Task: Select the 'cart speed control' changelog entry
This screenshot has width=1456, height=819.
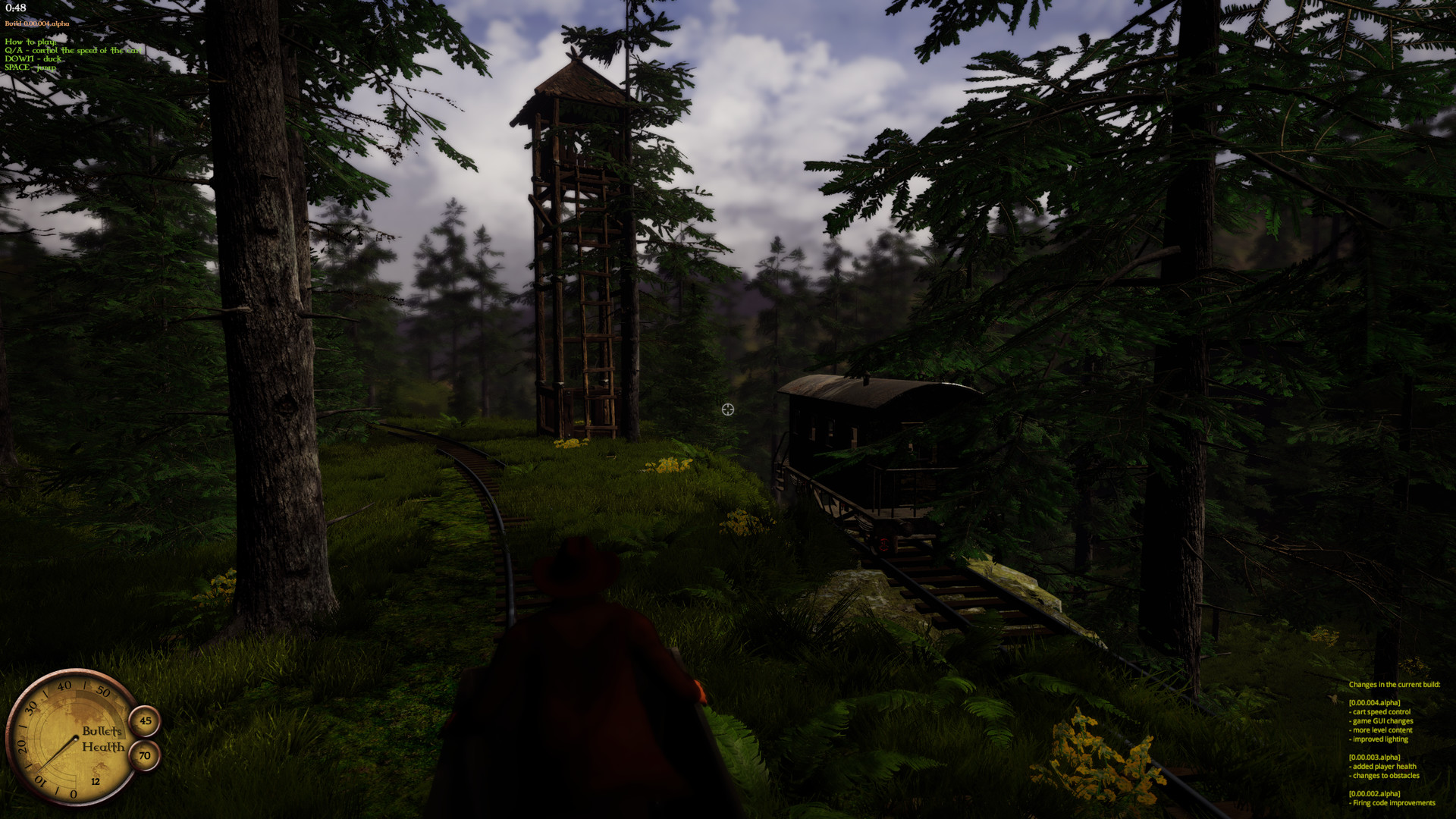Action: pyautogui.click(x=1380, y=712)
